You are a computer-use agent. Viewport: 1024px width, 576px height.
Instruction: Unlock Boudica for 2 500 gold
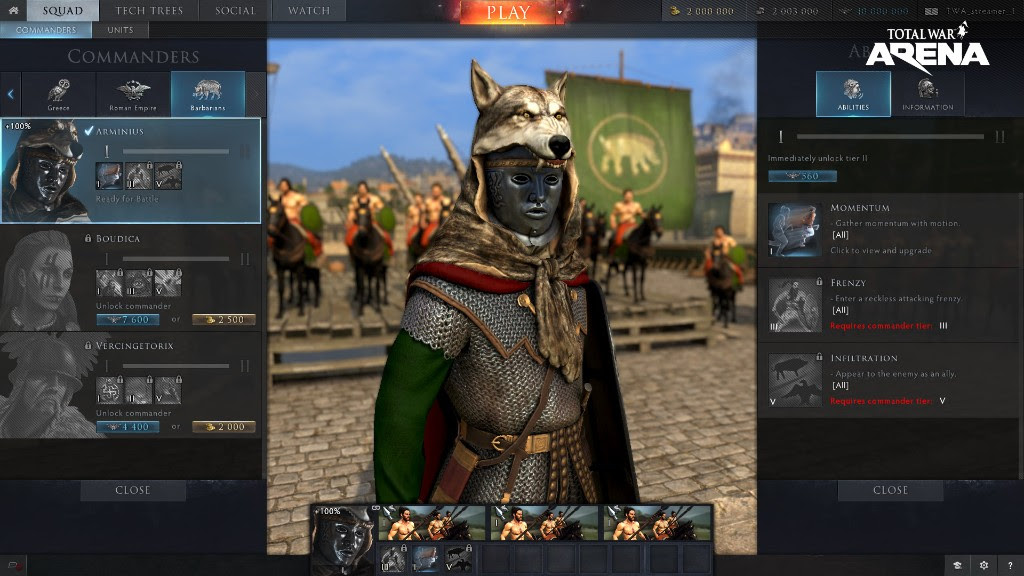[224, 320]
